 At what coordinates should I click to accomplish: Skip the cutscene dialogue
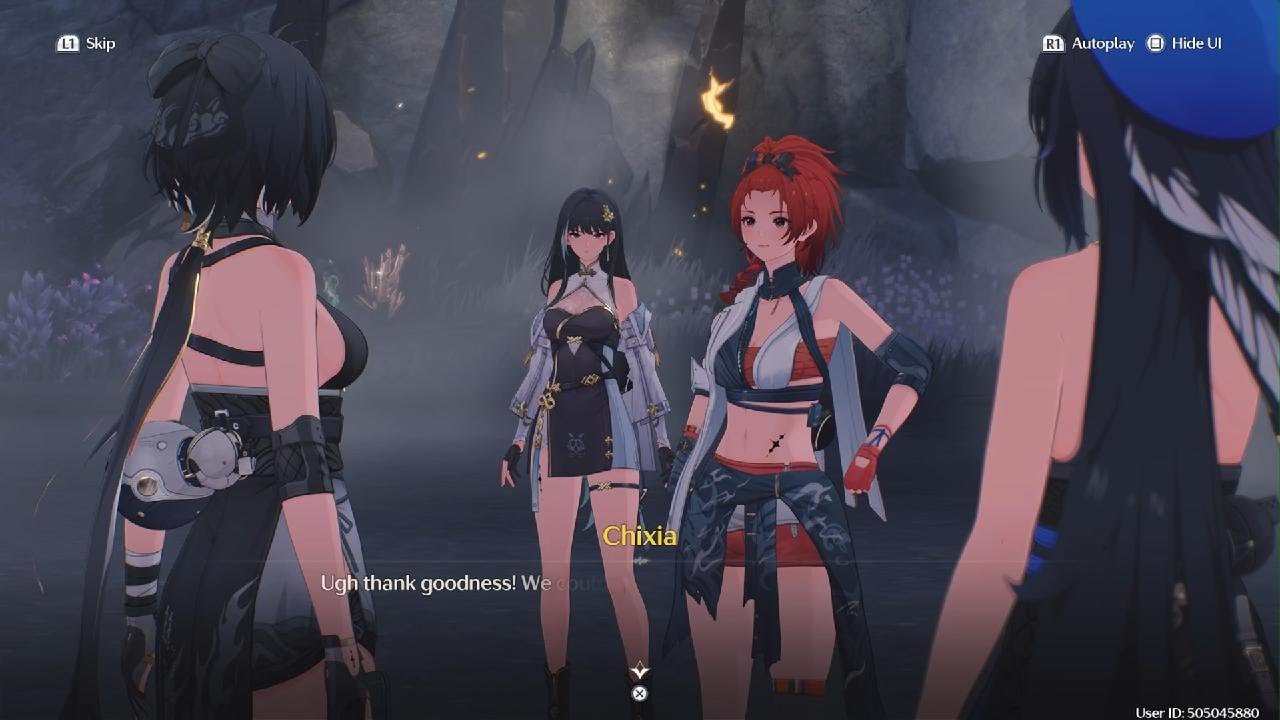tap(87, 43)
